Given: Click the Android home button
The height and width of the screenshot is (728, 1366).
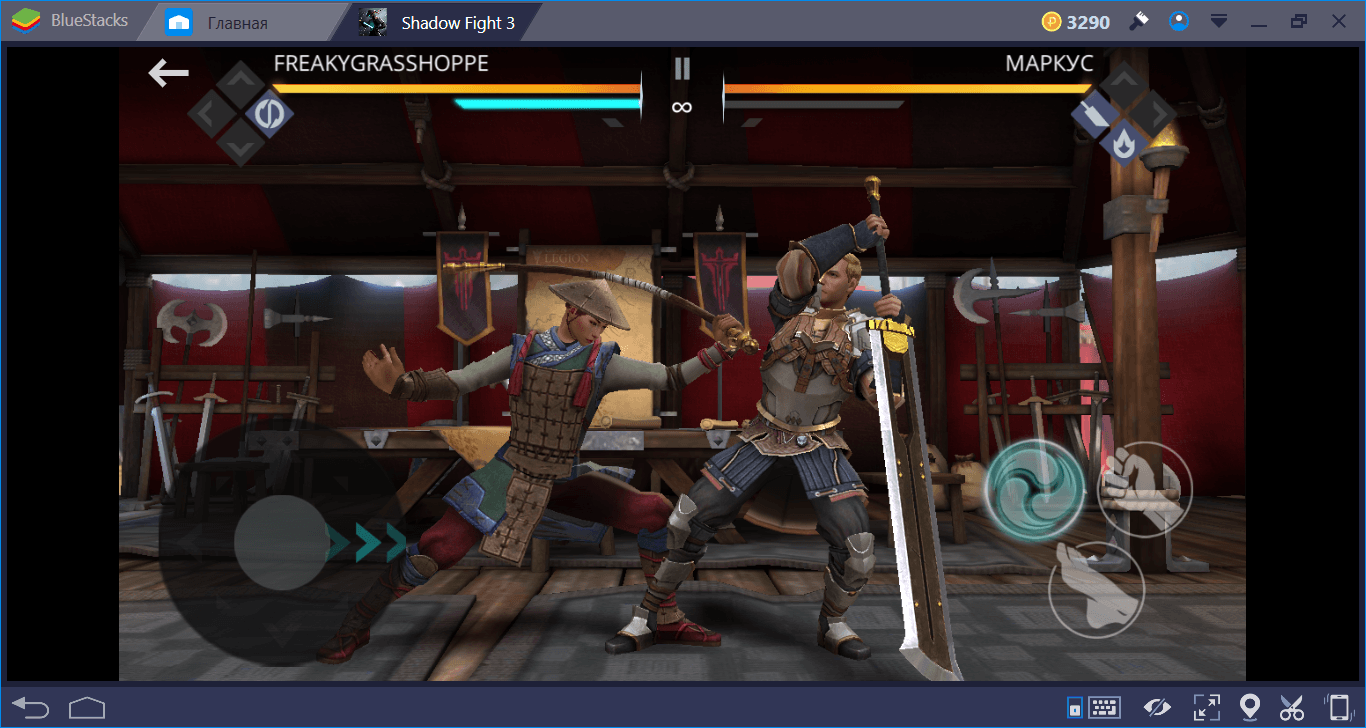Looking at the screenshot, I should coord(87,708).
